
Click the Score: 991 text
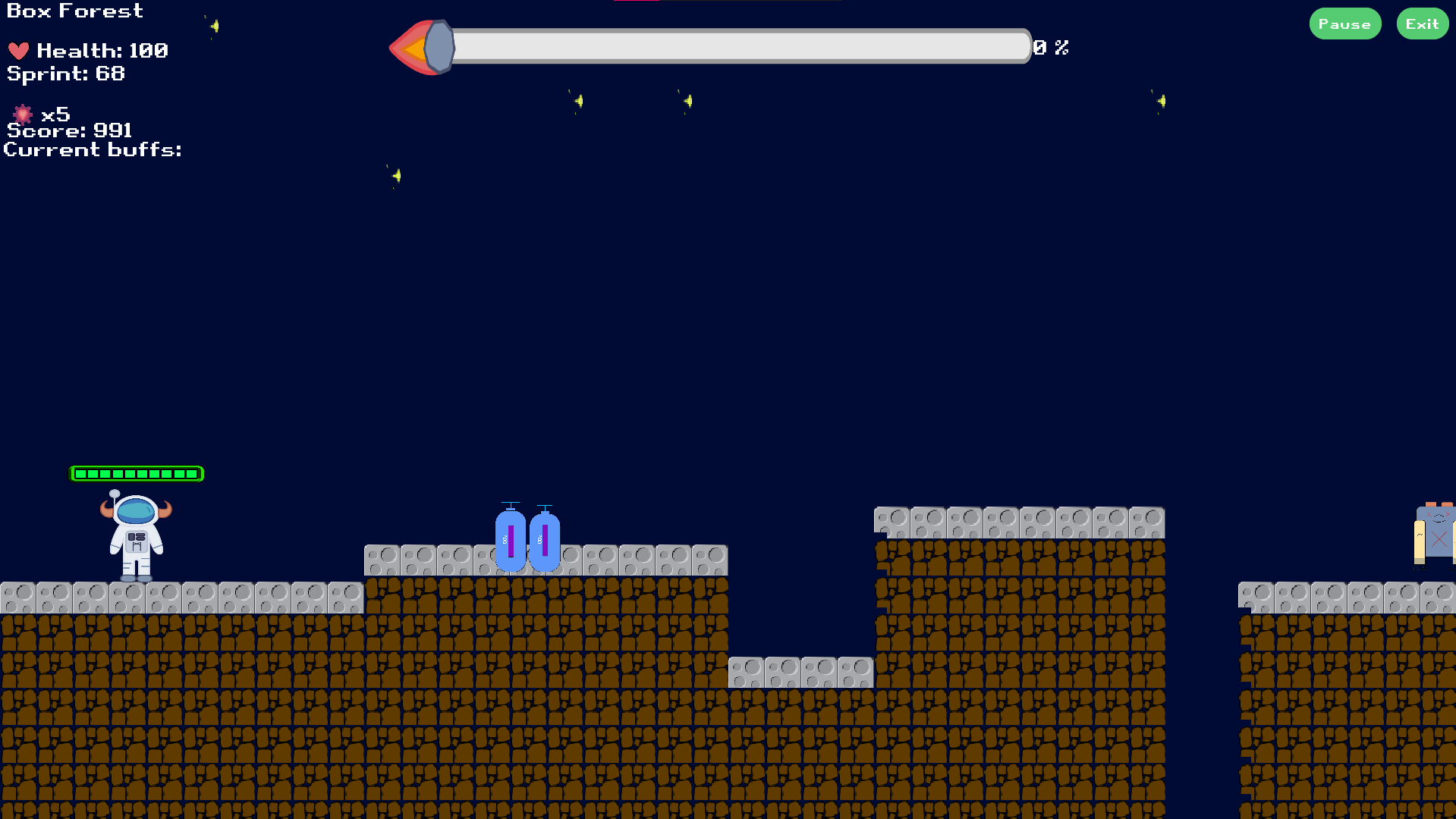click(68, 130)
